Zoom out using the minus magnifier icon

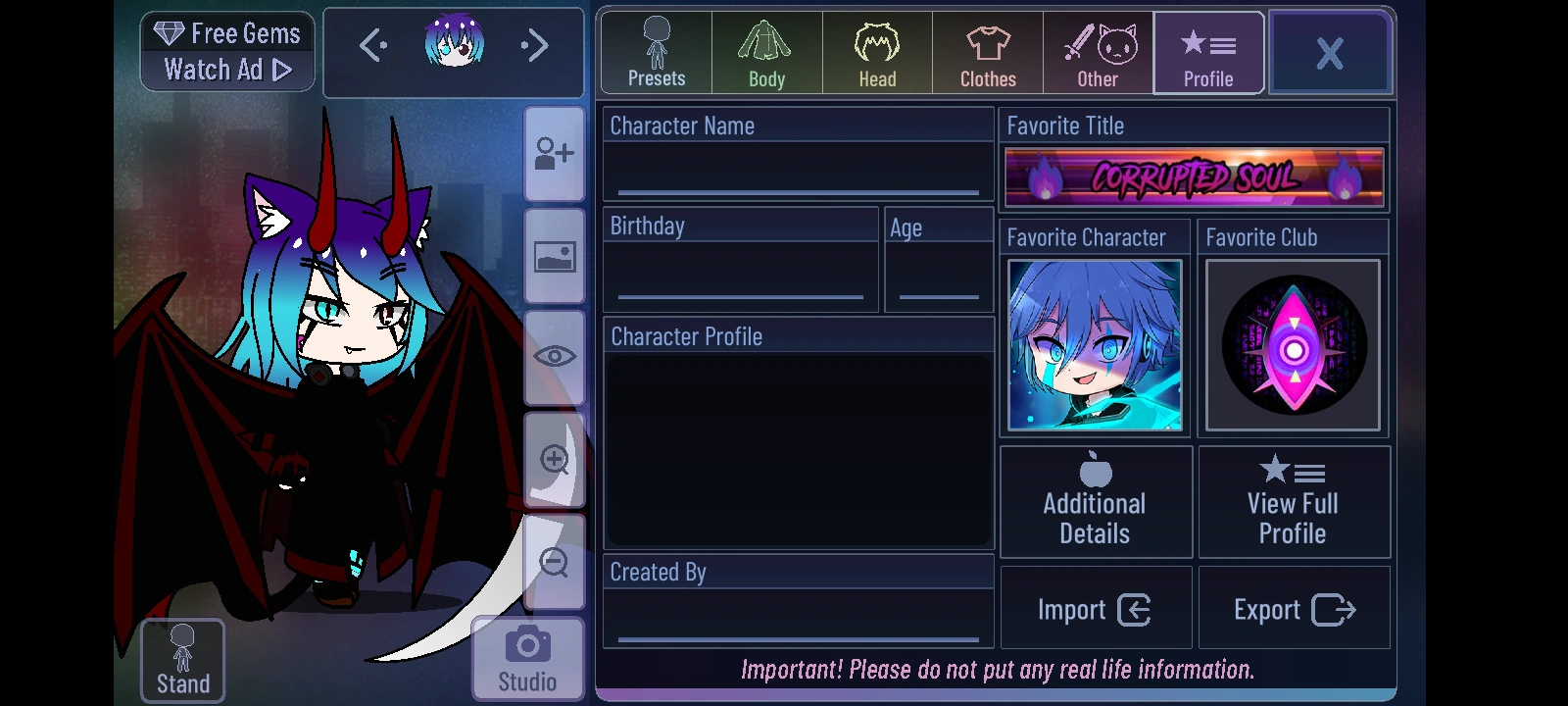(554, 561)
